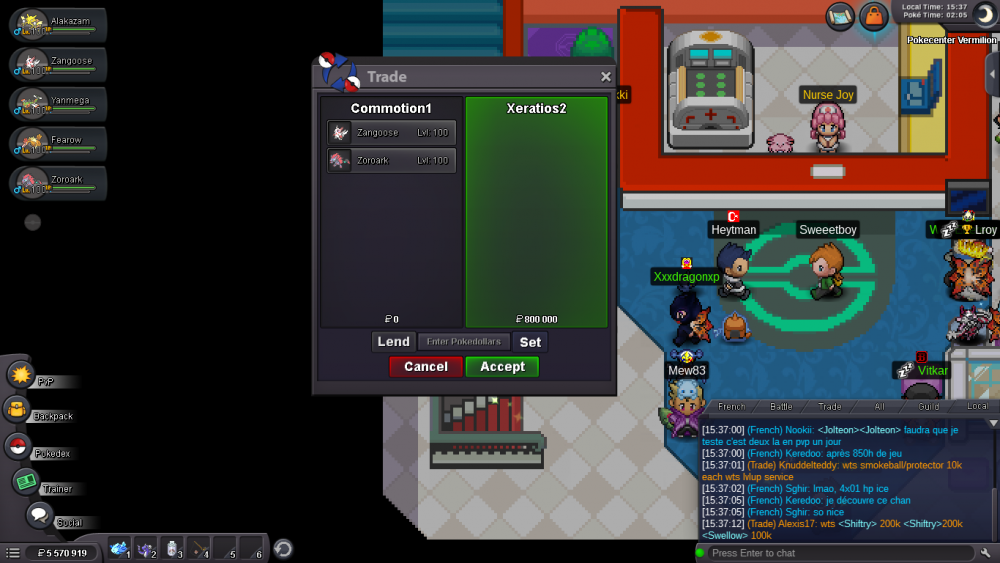Select Zoroark in the trade offer
This screenshot has width=1000, height=563.
pos(391,160)
